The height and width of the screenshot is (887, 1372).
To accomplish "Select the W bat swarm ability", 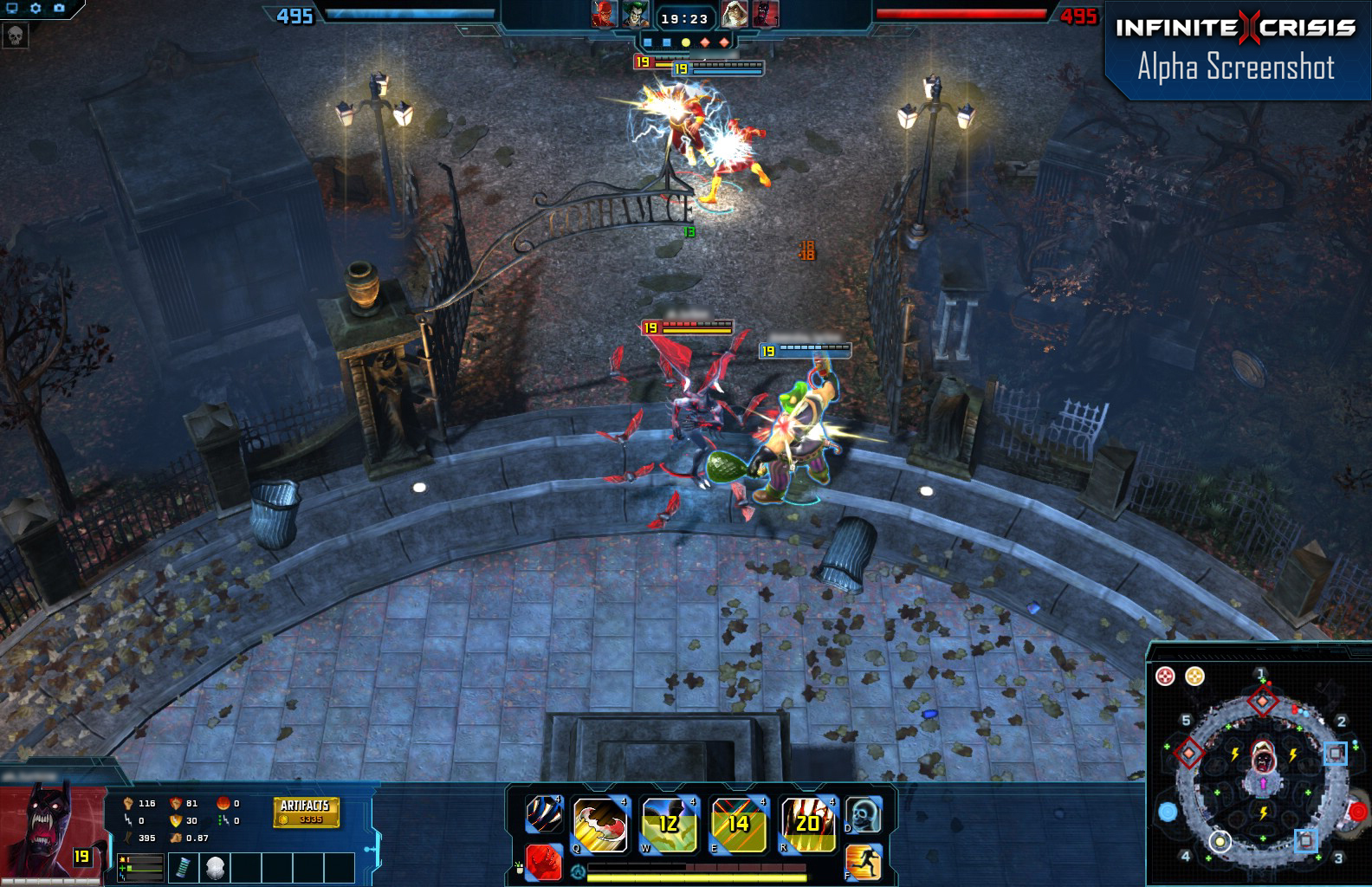I will click(x=667, y=823).
